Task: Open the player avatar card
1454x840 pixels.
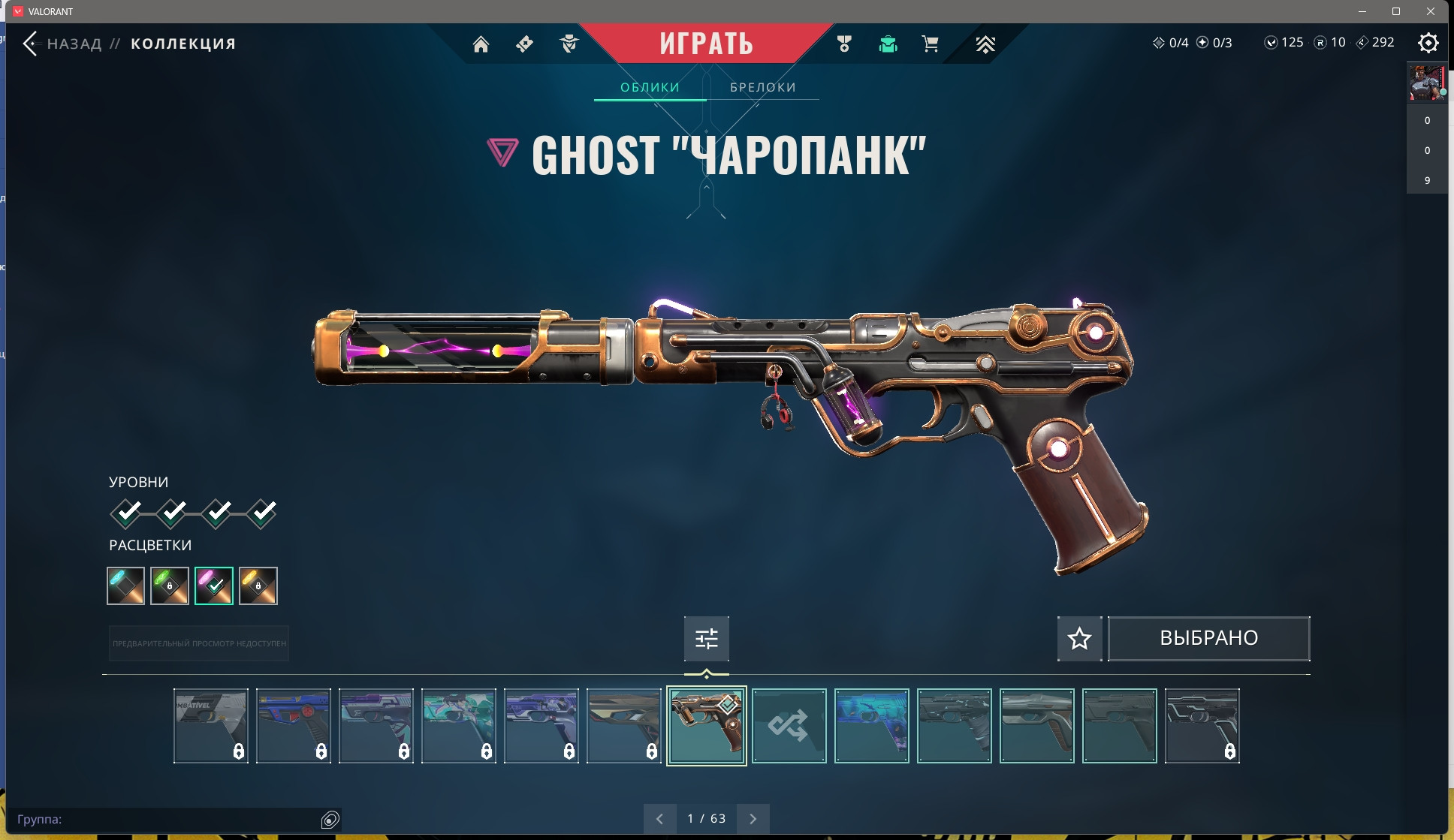Action: [x=1426, y=83]
